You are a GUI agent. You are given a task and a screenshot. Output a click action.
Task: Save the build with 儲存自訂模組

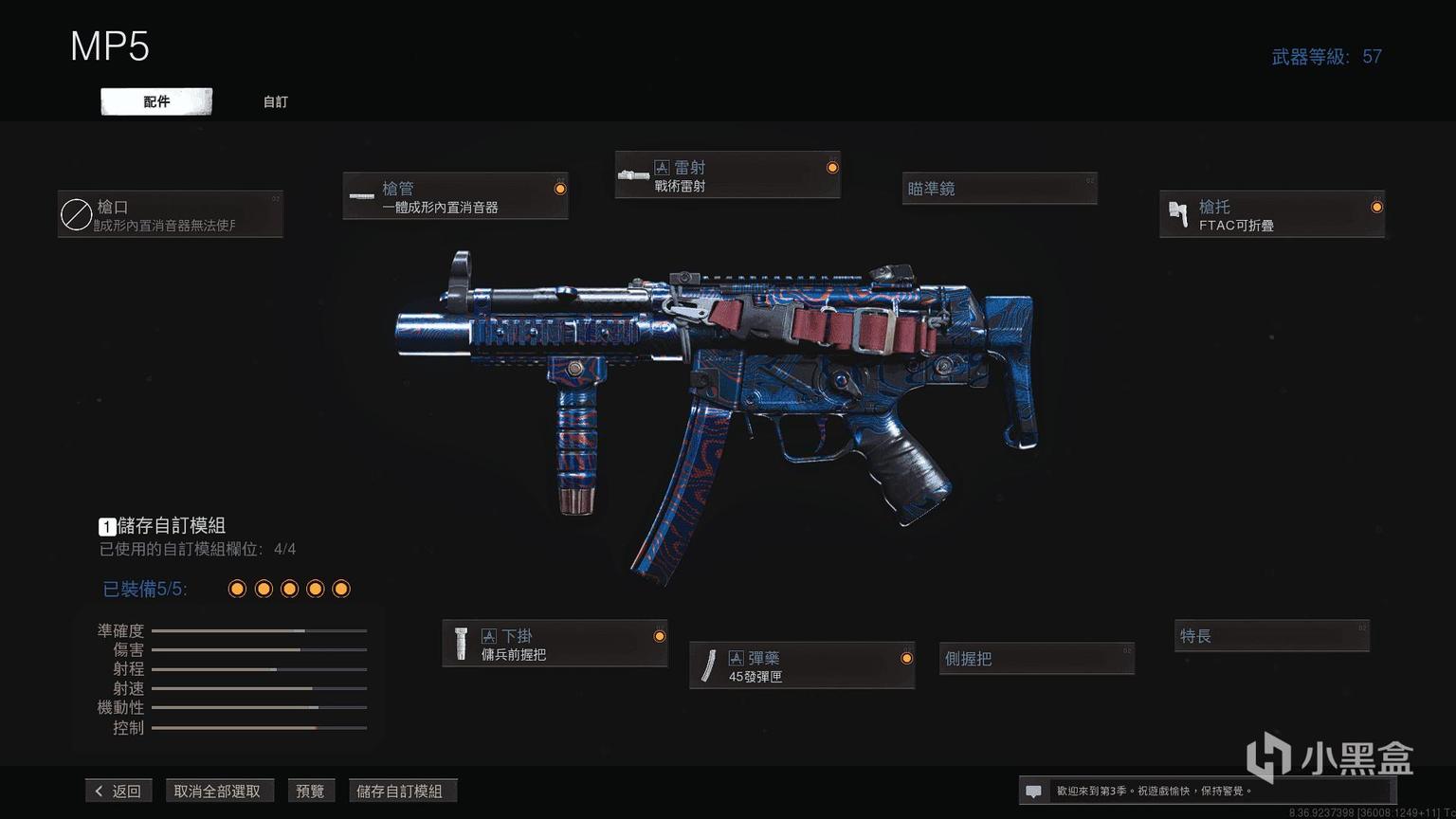[400, 791]
